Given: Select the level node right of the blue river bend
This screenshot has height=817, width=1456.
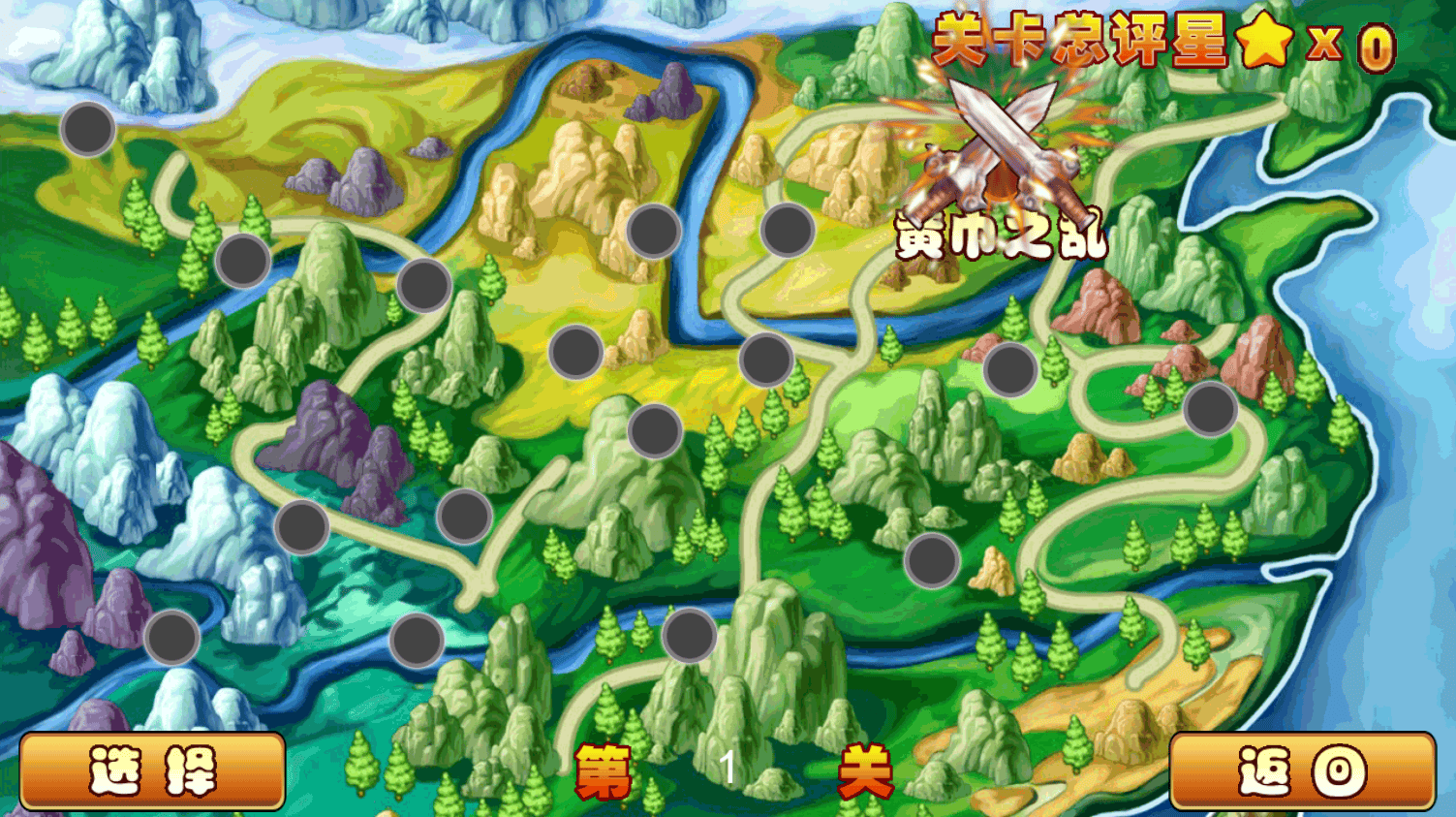Looking at the screenshot, I should pos(787,231).
